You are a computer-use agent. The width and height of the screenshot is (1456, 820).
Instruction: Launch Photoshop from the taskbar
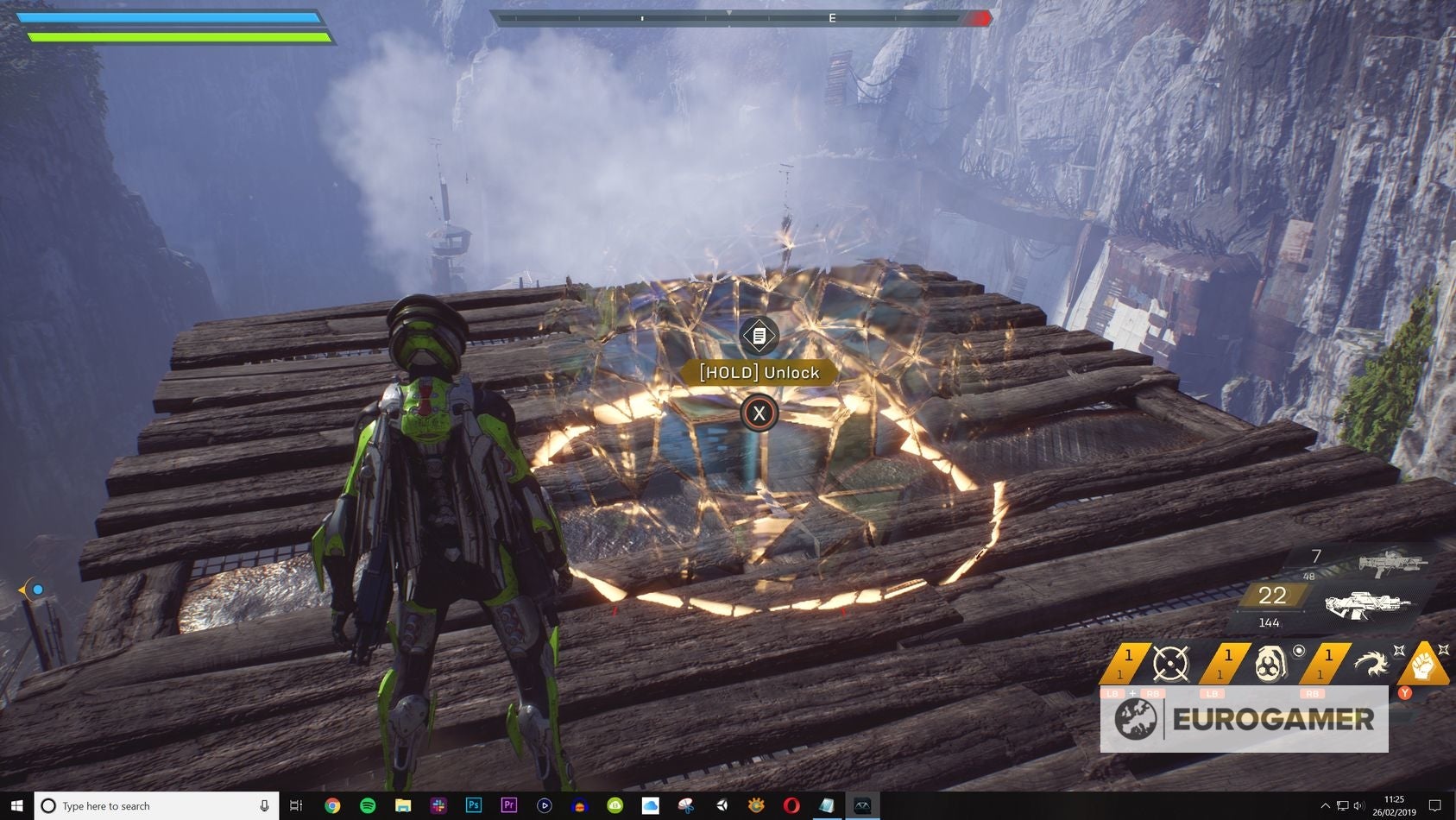coord(474,805)
